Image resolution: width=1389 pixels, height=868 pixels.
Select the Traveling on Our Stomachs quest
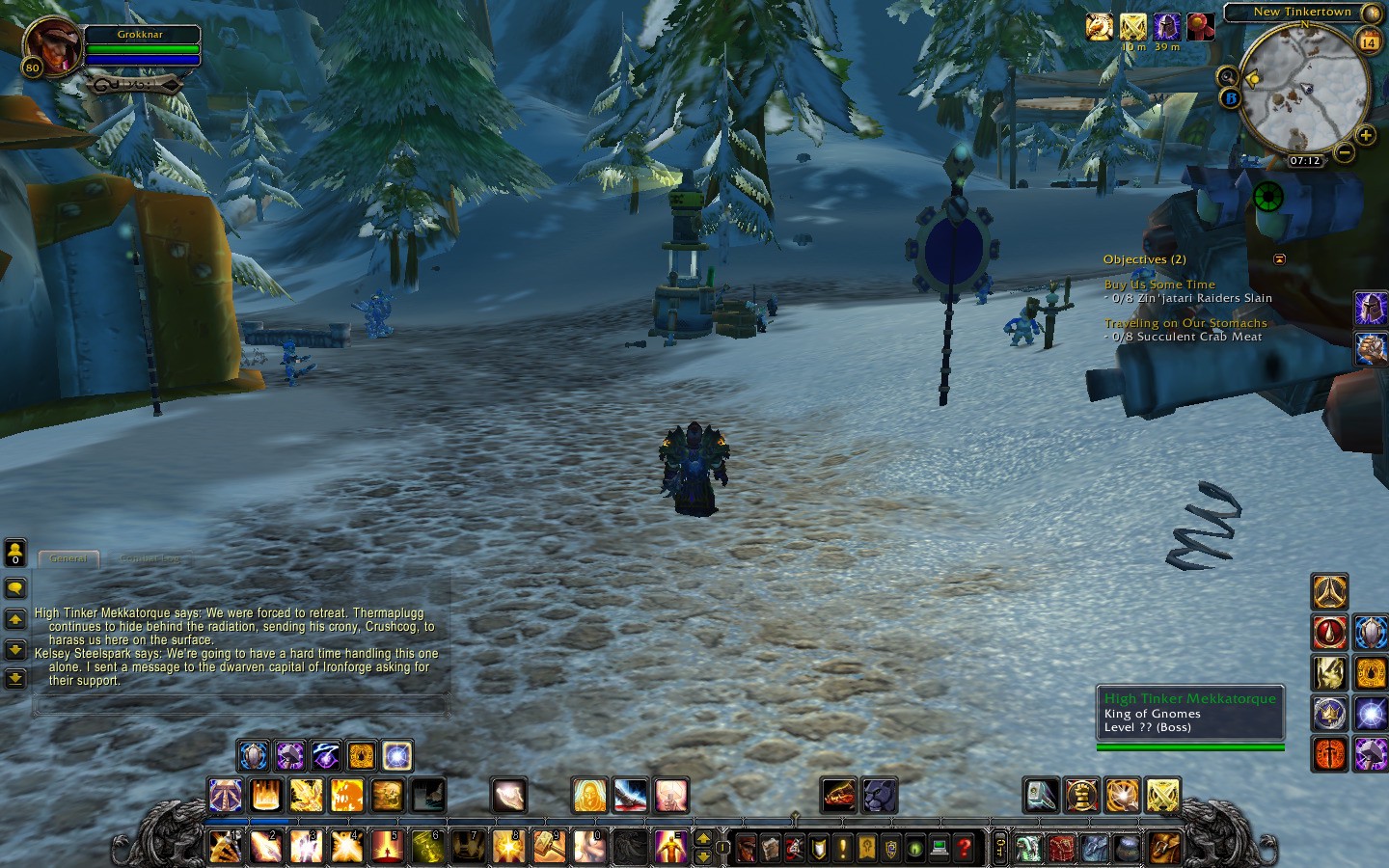click(x=1185, y=323)
